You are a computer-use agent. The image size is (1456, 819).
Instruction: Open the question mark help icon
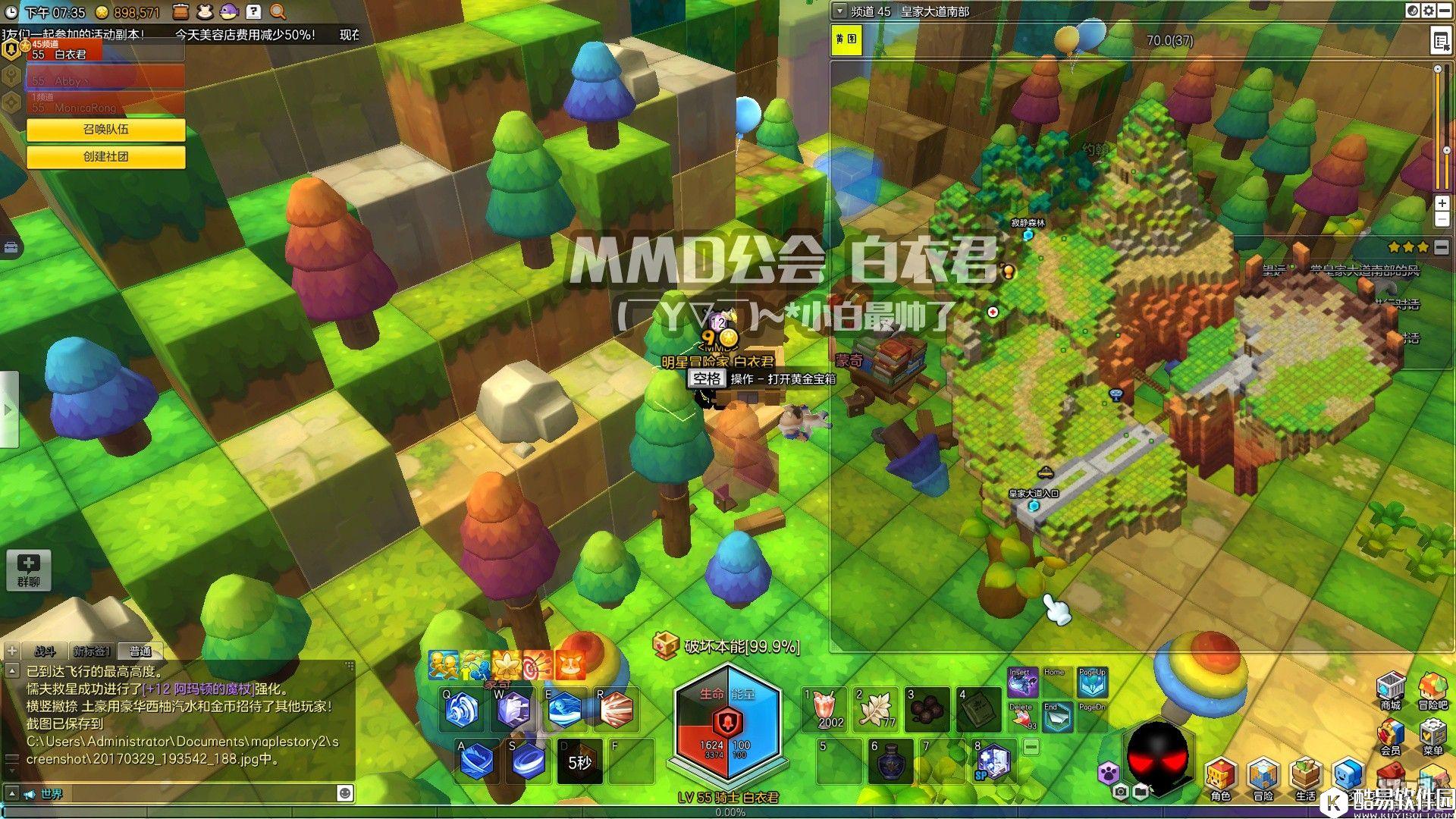point(254,11)
